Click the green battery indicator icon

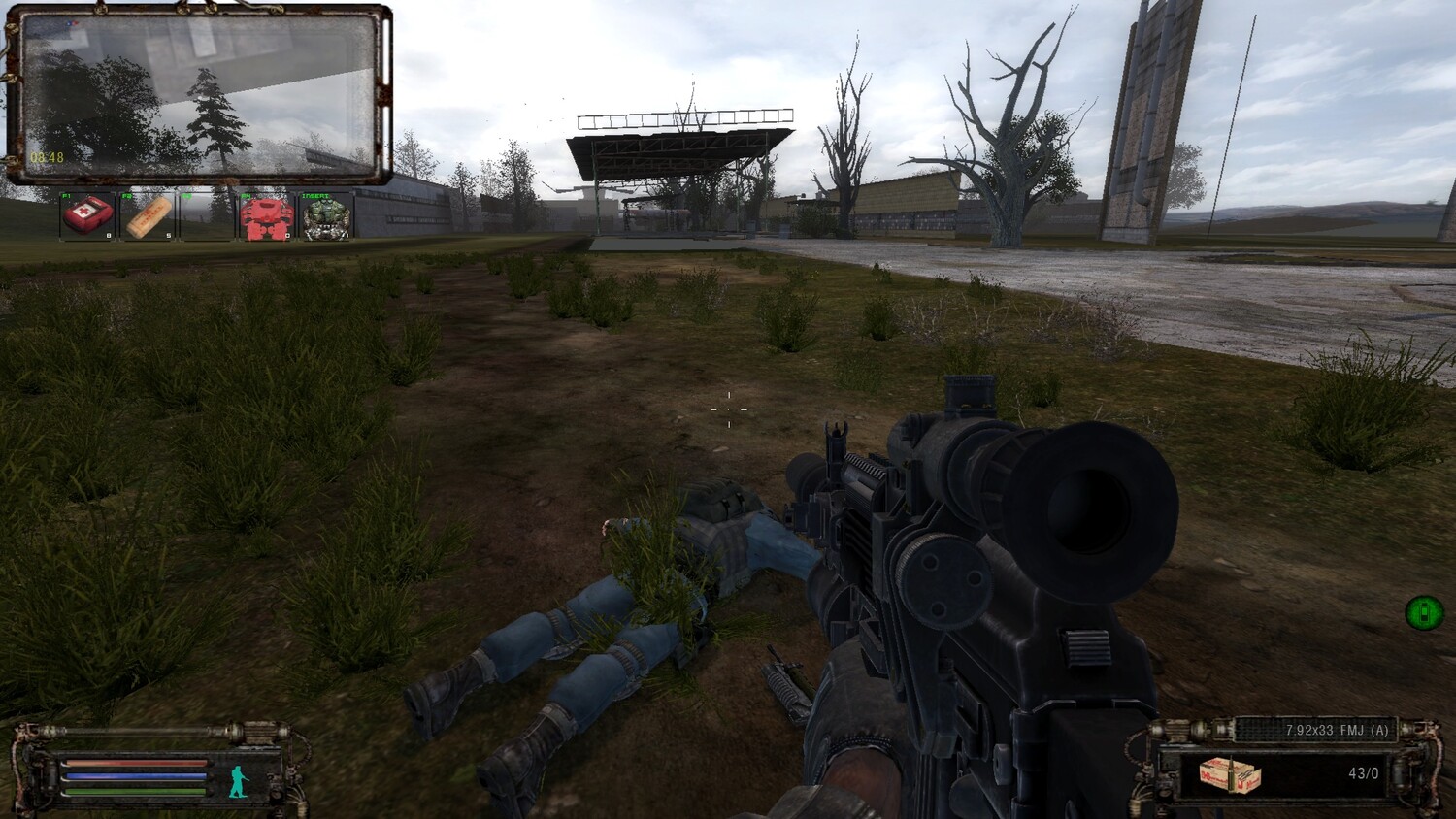click(1424, 612)
